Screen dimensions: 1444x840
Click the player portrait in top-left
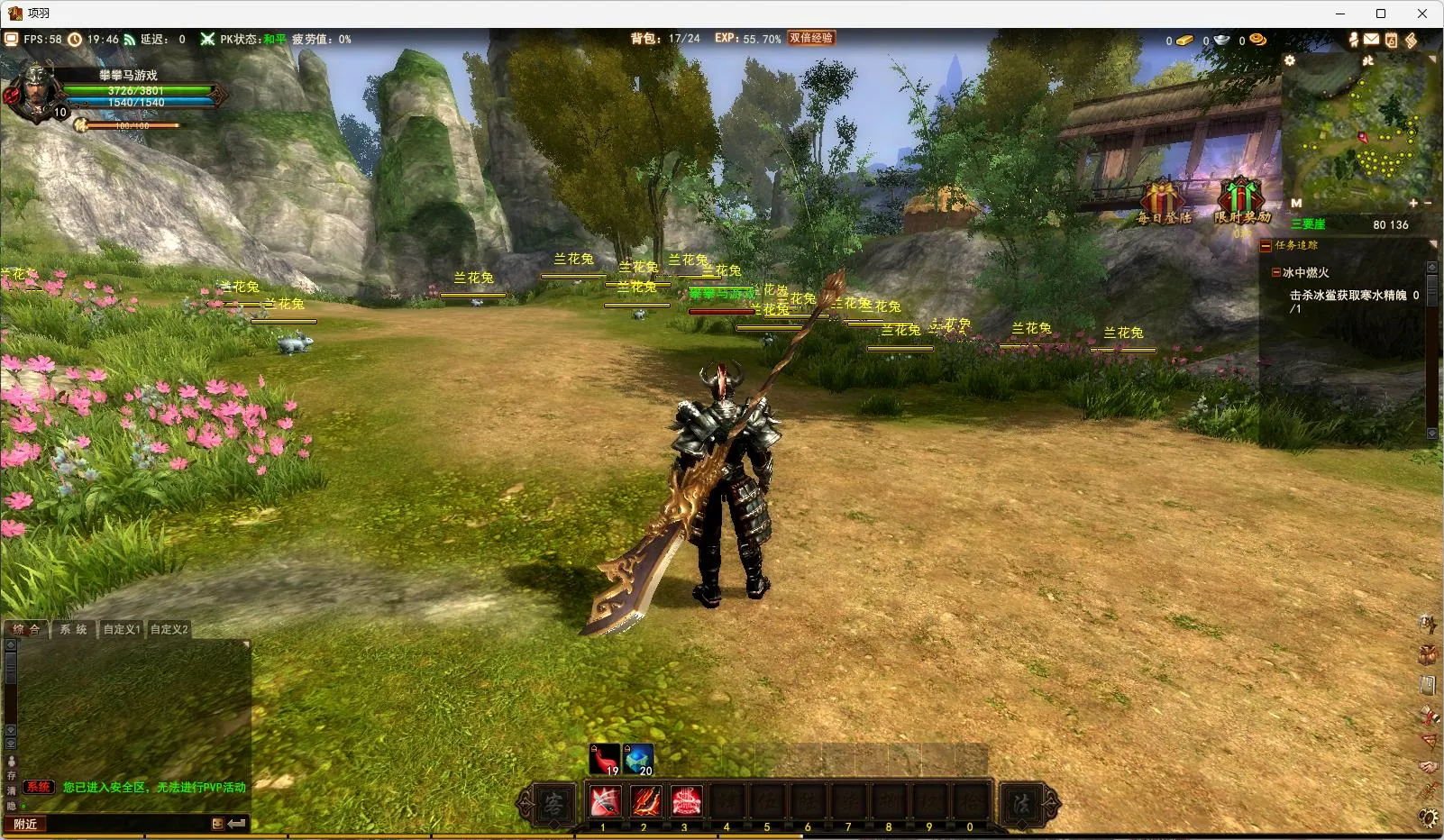35,91
